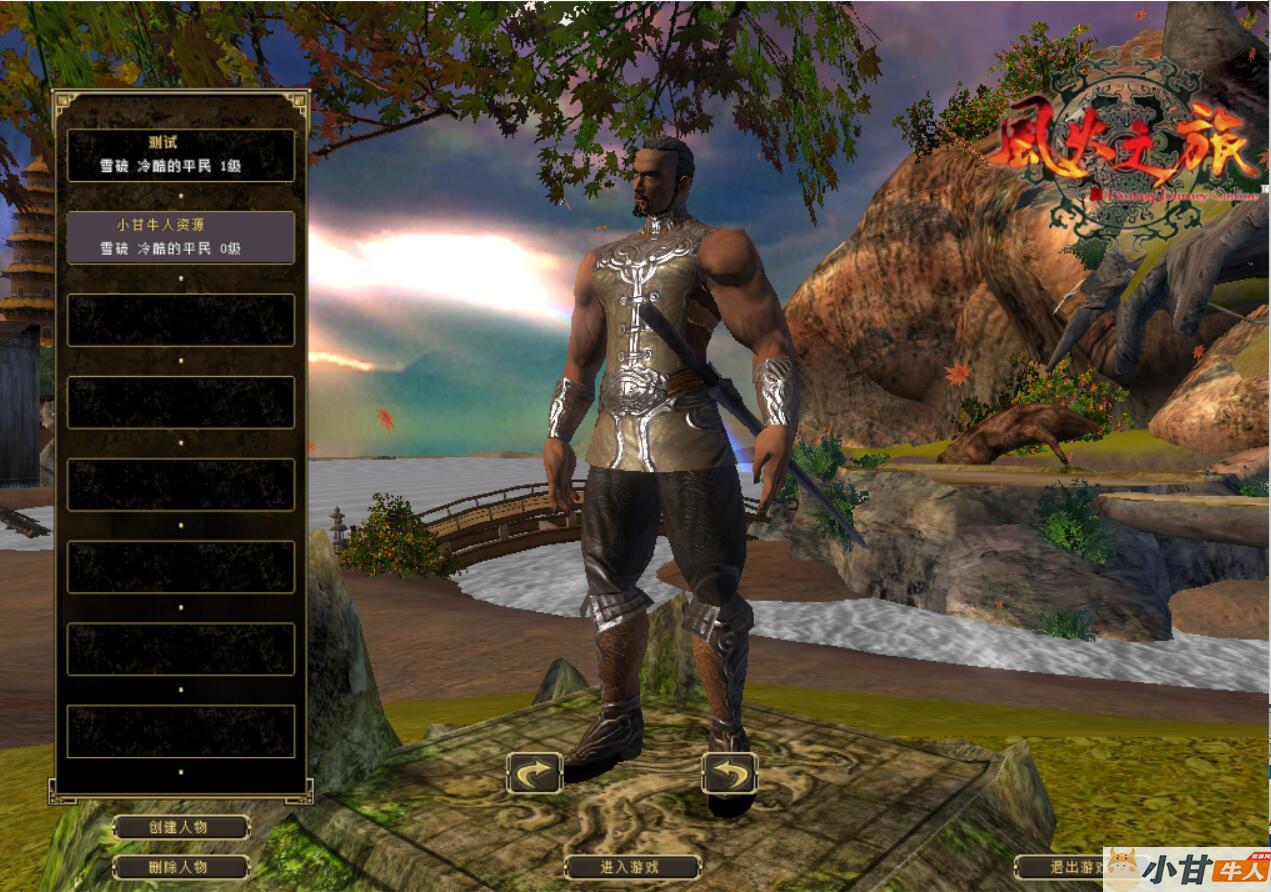Screen dimensions: 1271x892
Task: Rotate character with the left arrow button
Action: pos(534,773)
